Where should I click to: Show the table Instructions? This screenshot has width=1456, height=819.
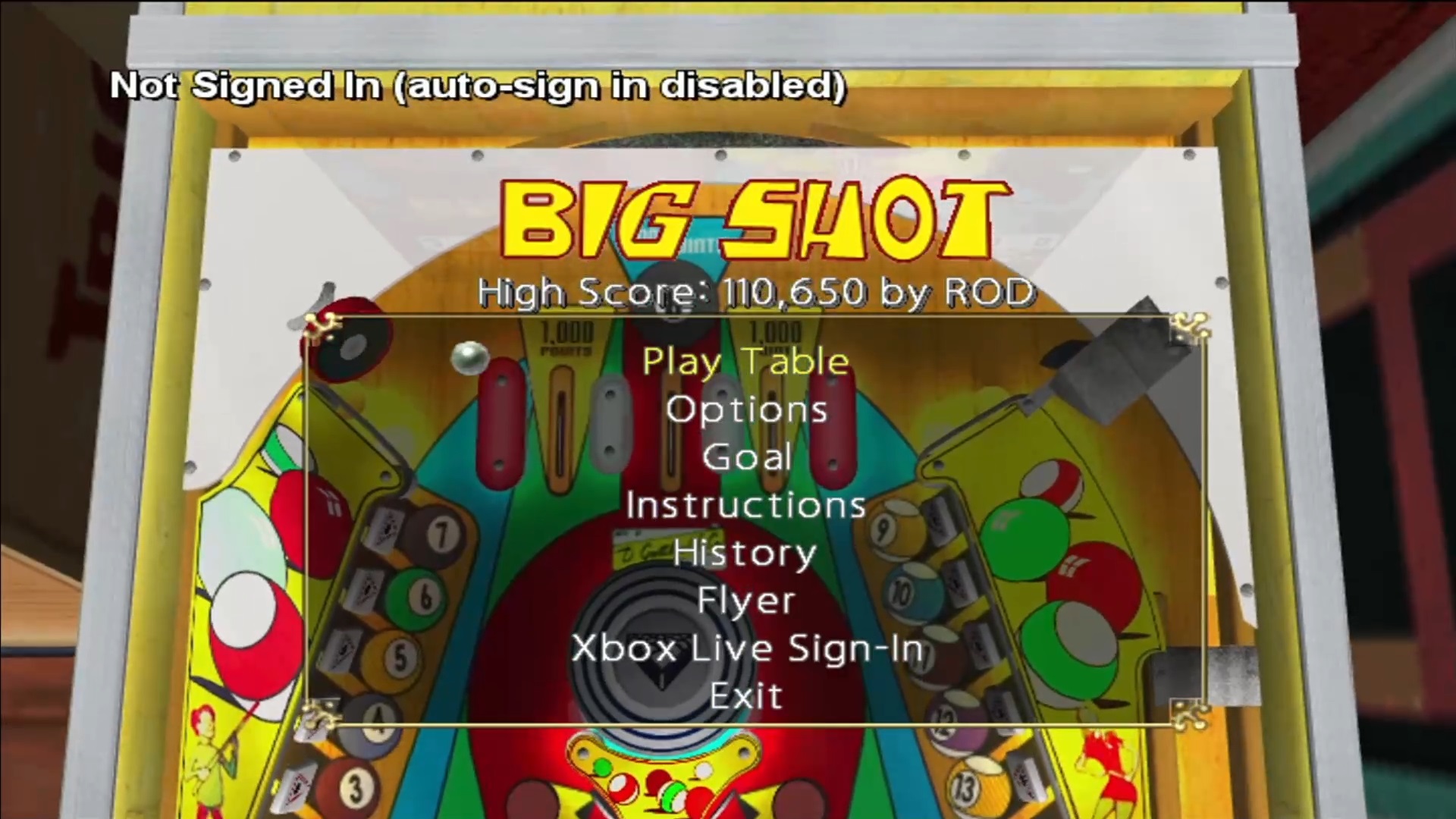(746, 506)
